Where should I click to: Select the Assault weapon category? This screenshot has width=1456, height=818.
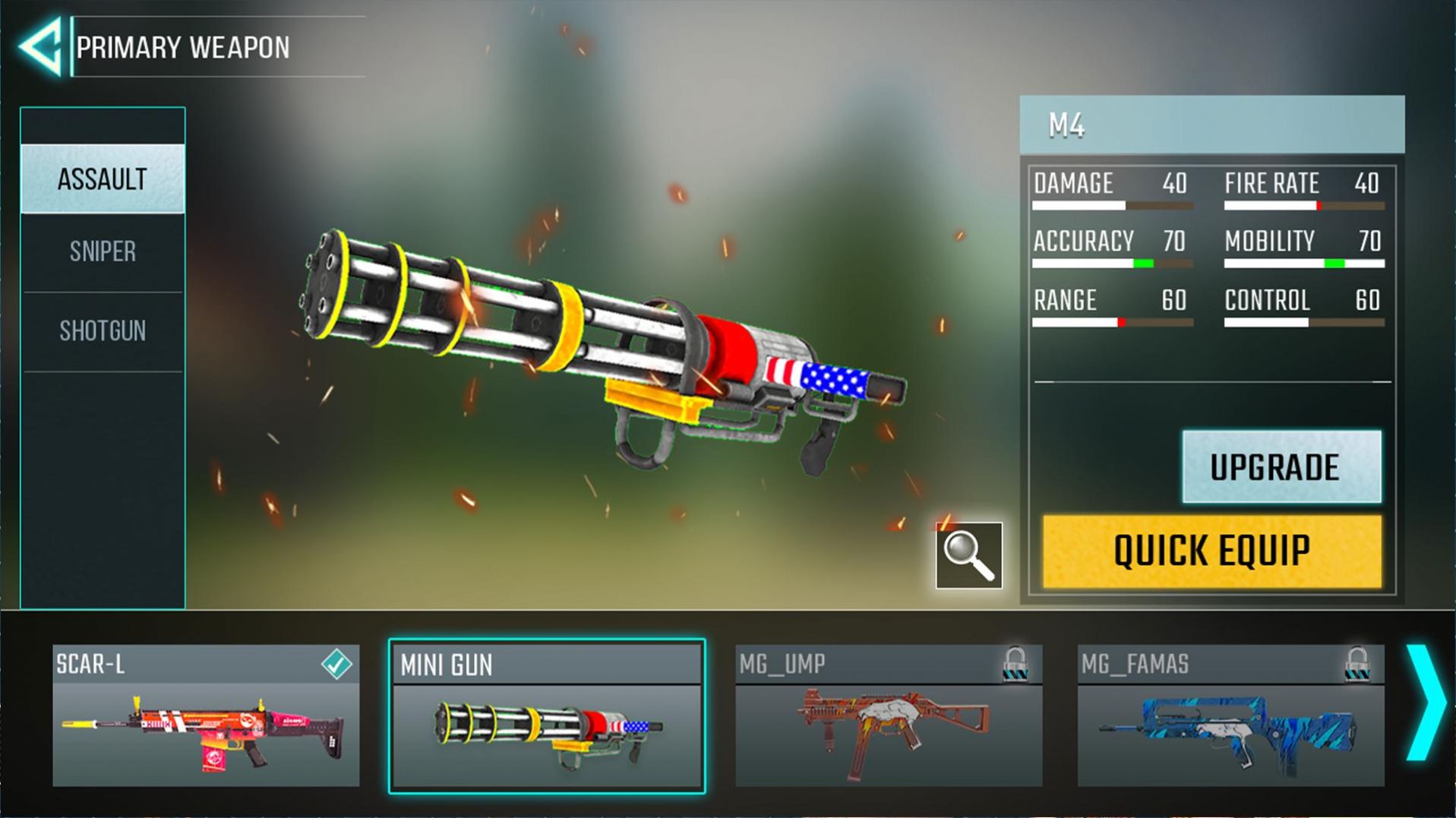tap(103, 179)
